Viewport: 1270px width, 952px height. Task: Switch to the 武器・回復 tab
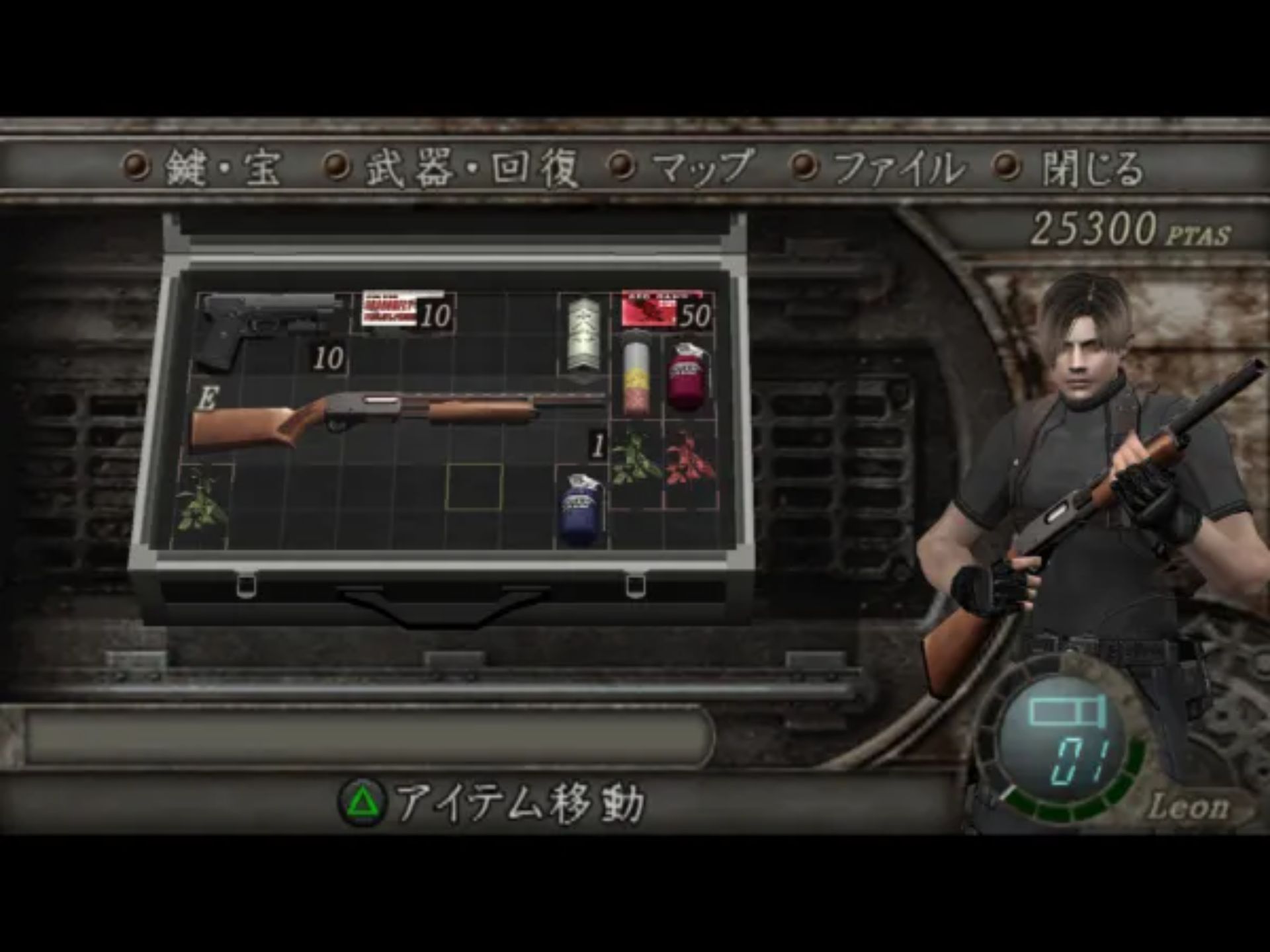pos(471,167)
